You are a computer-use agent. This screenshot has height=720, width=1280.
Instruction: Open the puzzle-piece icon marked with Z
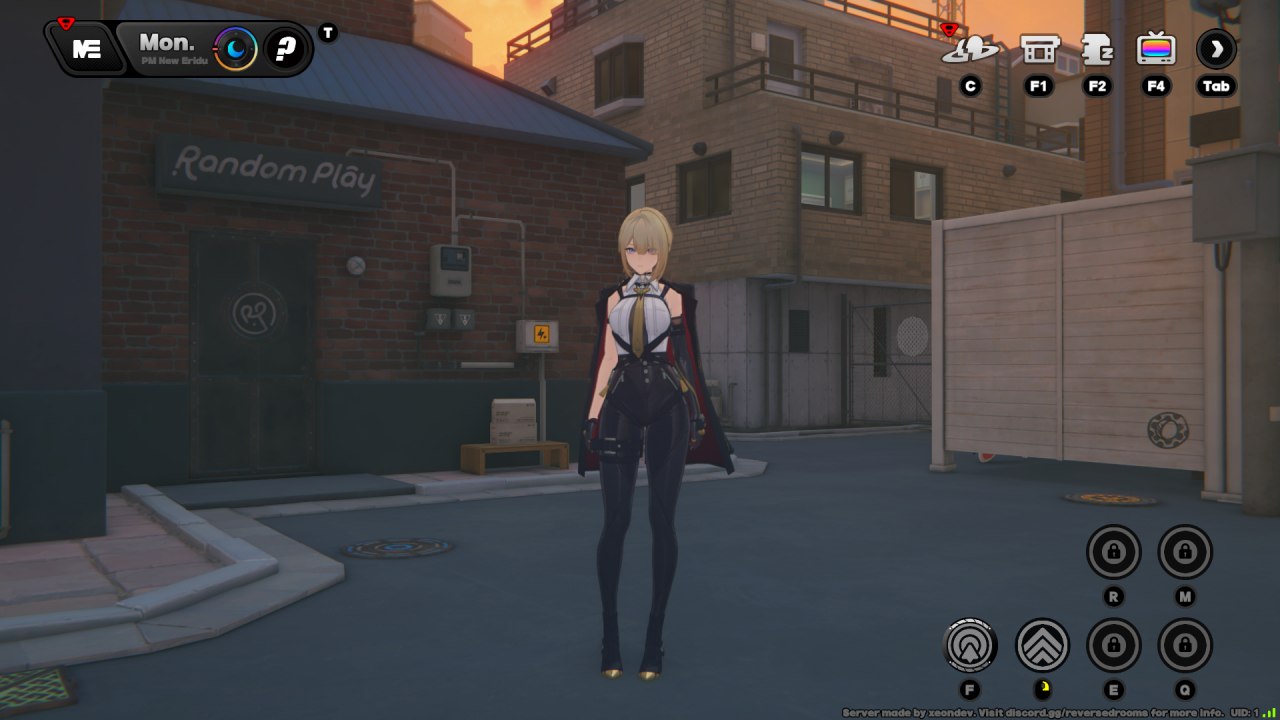(x=1098, y=49)
